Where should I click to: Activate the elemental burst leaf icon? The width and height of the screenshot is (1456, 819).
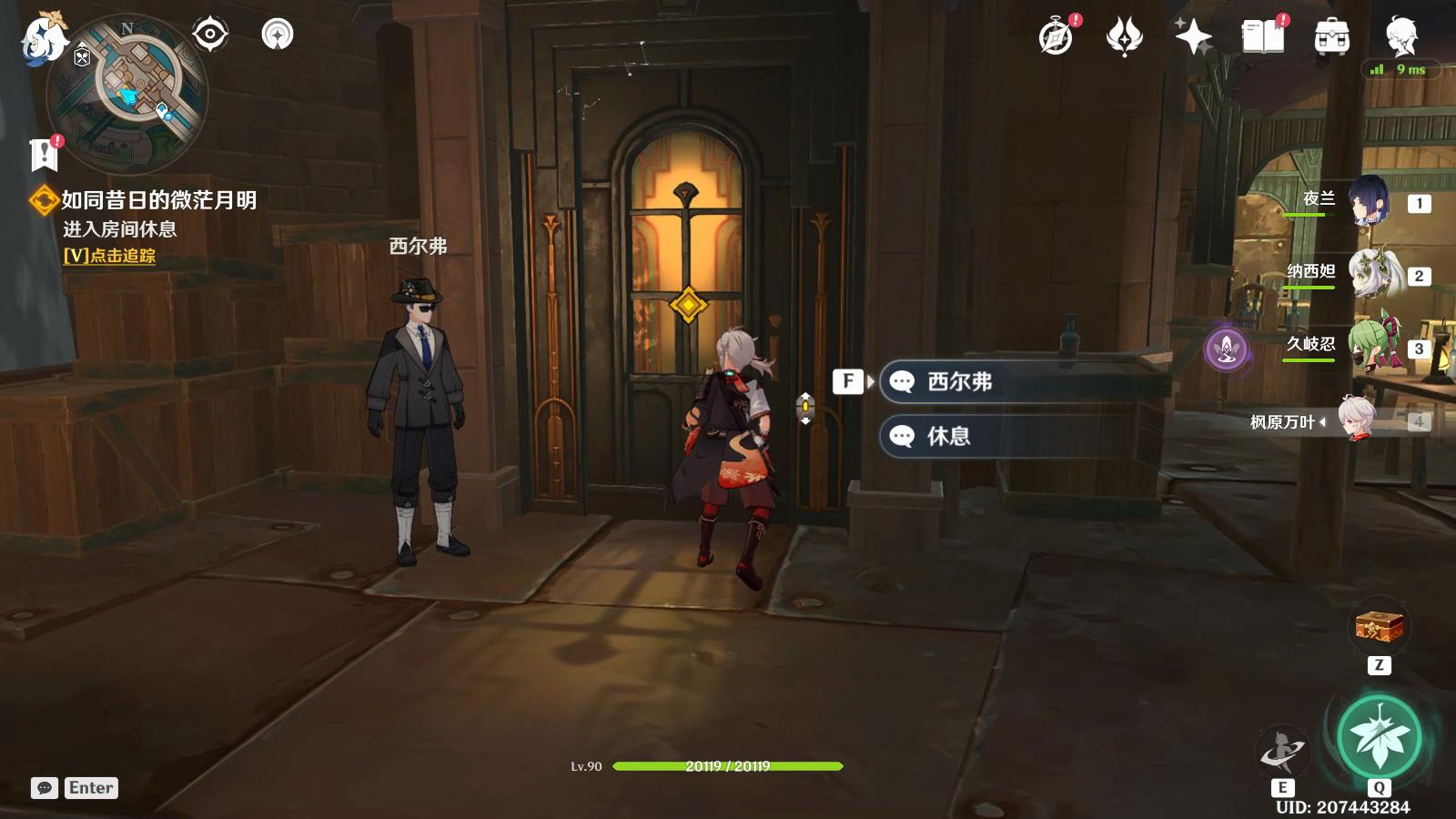coord(1379,738)
